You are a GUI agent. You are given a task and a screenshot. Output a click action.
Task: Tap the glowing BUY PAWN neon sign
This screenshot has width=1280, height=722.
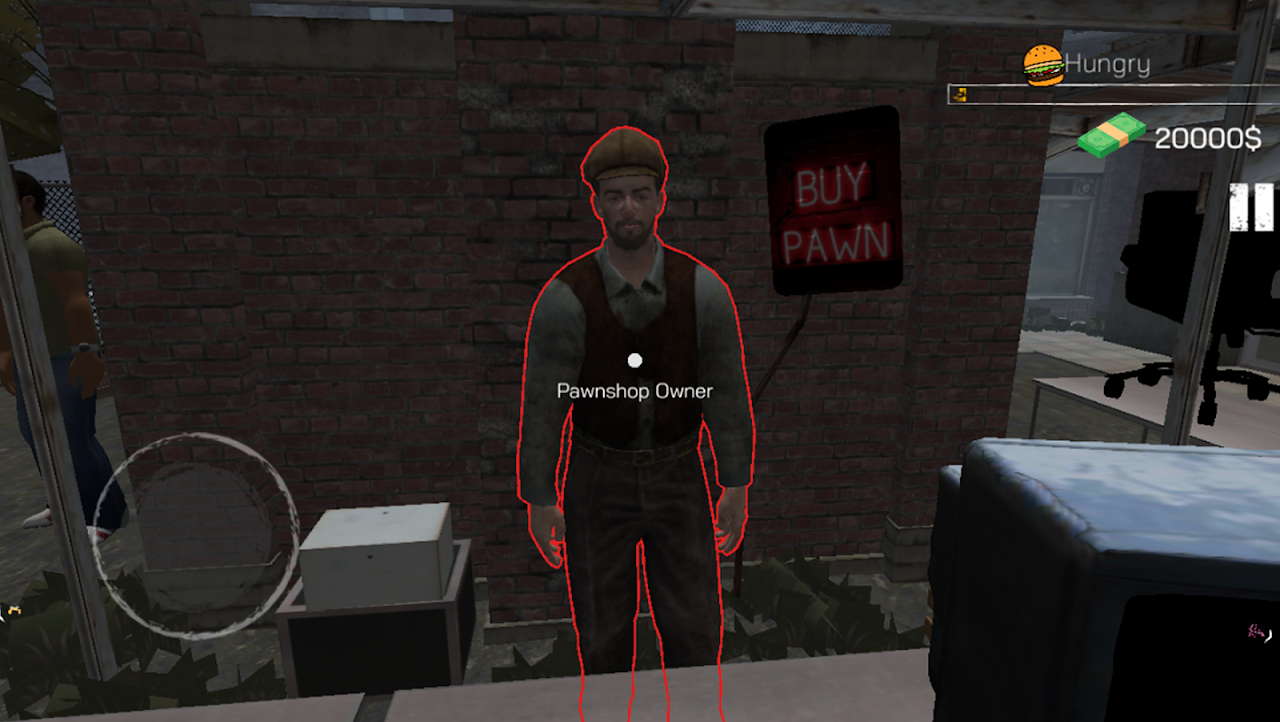pos(836,205)
